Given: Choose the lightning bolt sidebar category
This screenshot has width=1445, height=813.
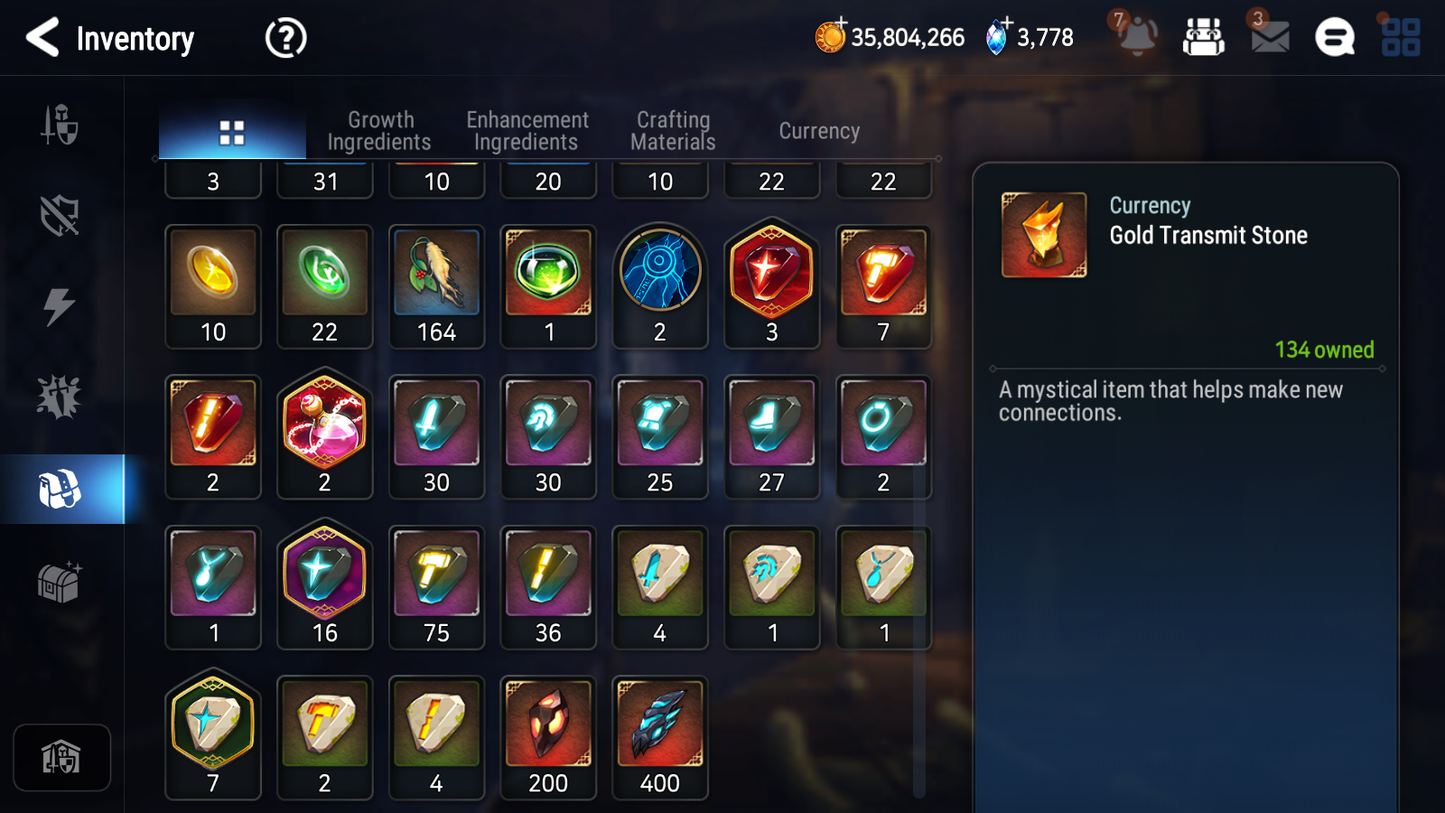Looking at the screenshot, I should pos(60,306).
